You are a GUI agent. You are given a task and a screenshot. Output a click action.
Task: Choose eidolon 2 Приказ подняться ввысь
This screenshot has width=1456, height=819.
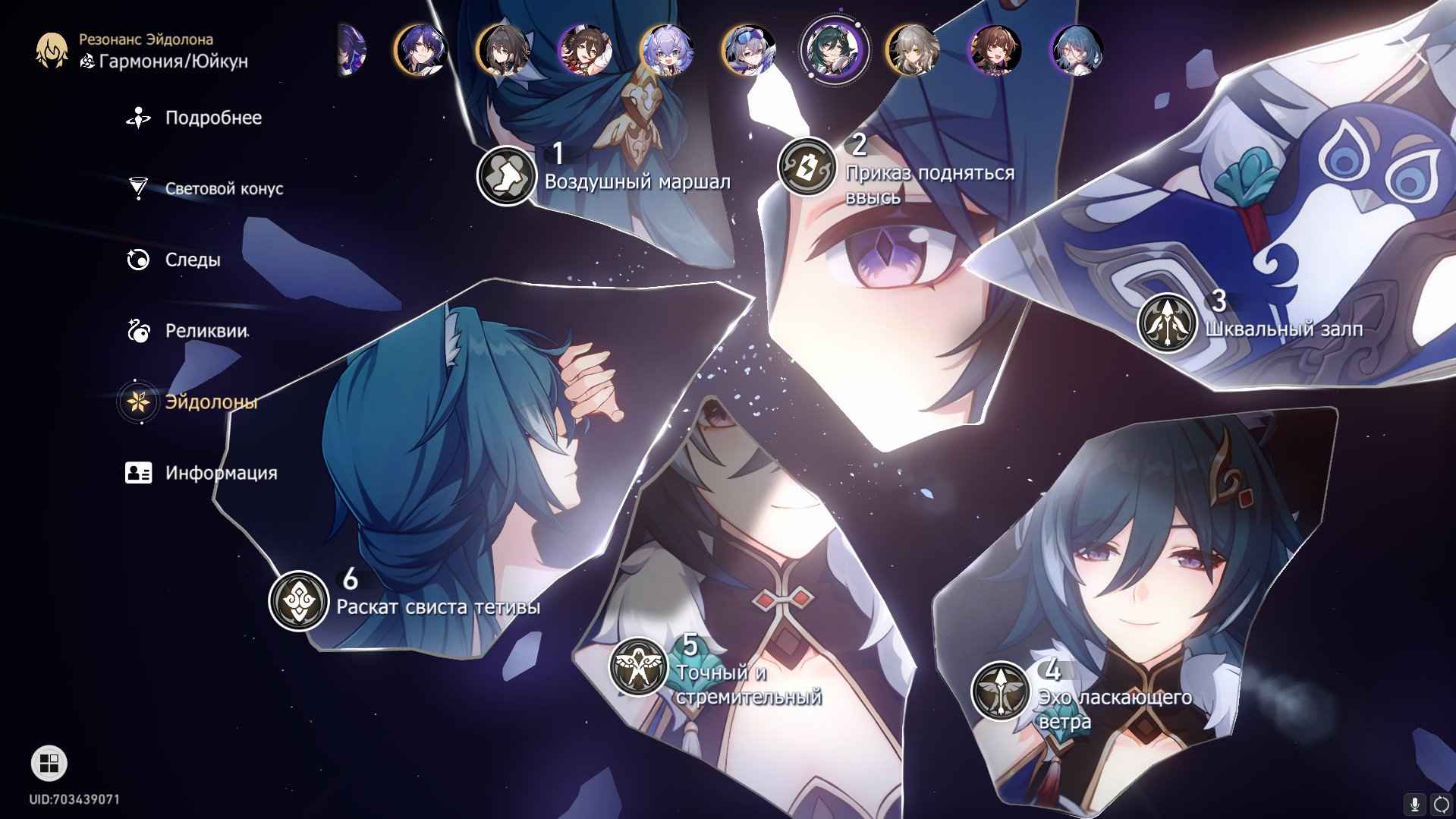[x=807, y=165]
